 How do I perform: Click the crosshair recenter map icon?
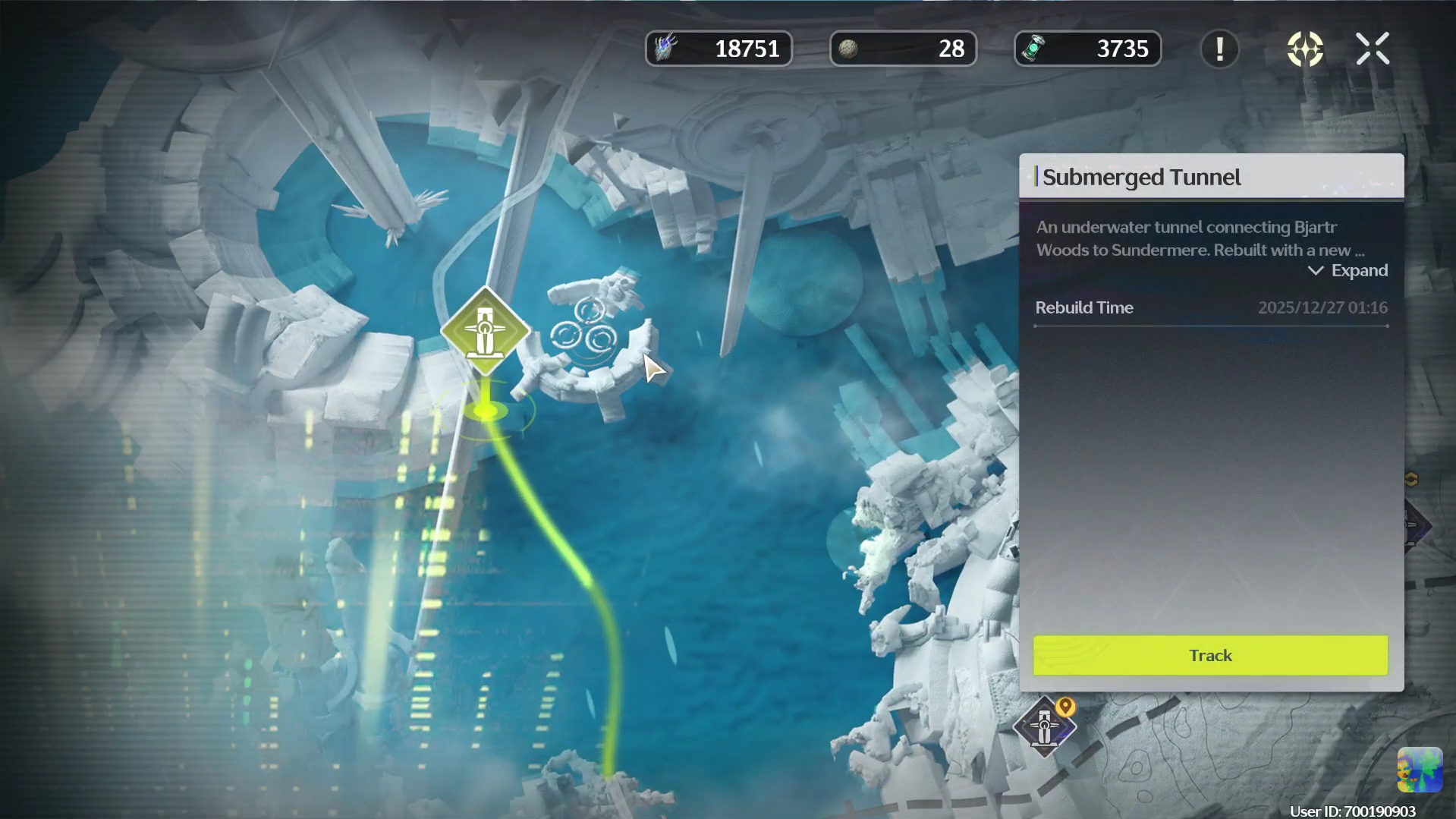pyautogui.click(x=1305, y=49)
